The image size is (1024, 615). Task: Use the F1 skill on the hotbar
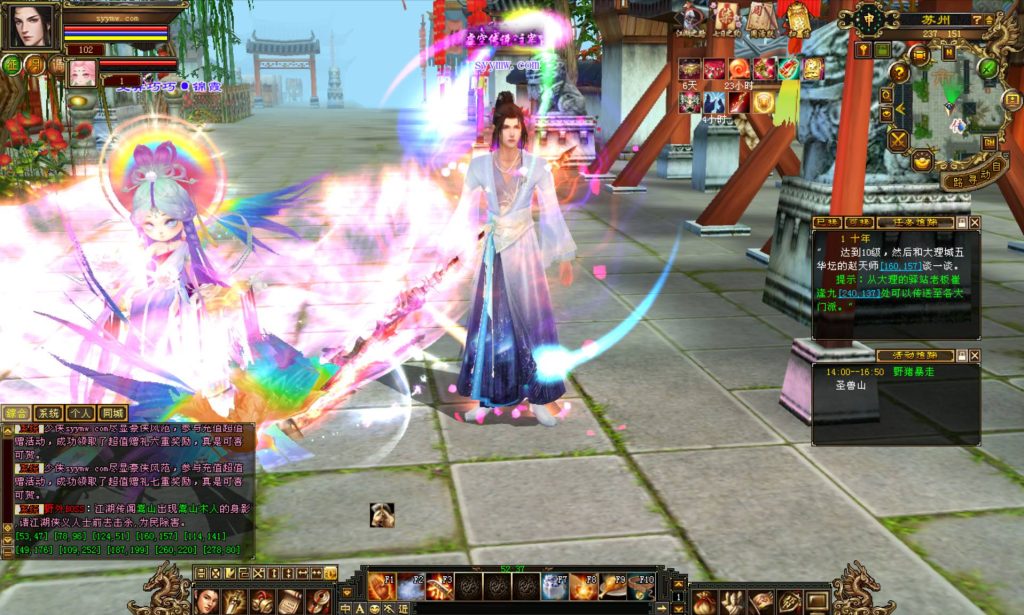click(382, 586)
